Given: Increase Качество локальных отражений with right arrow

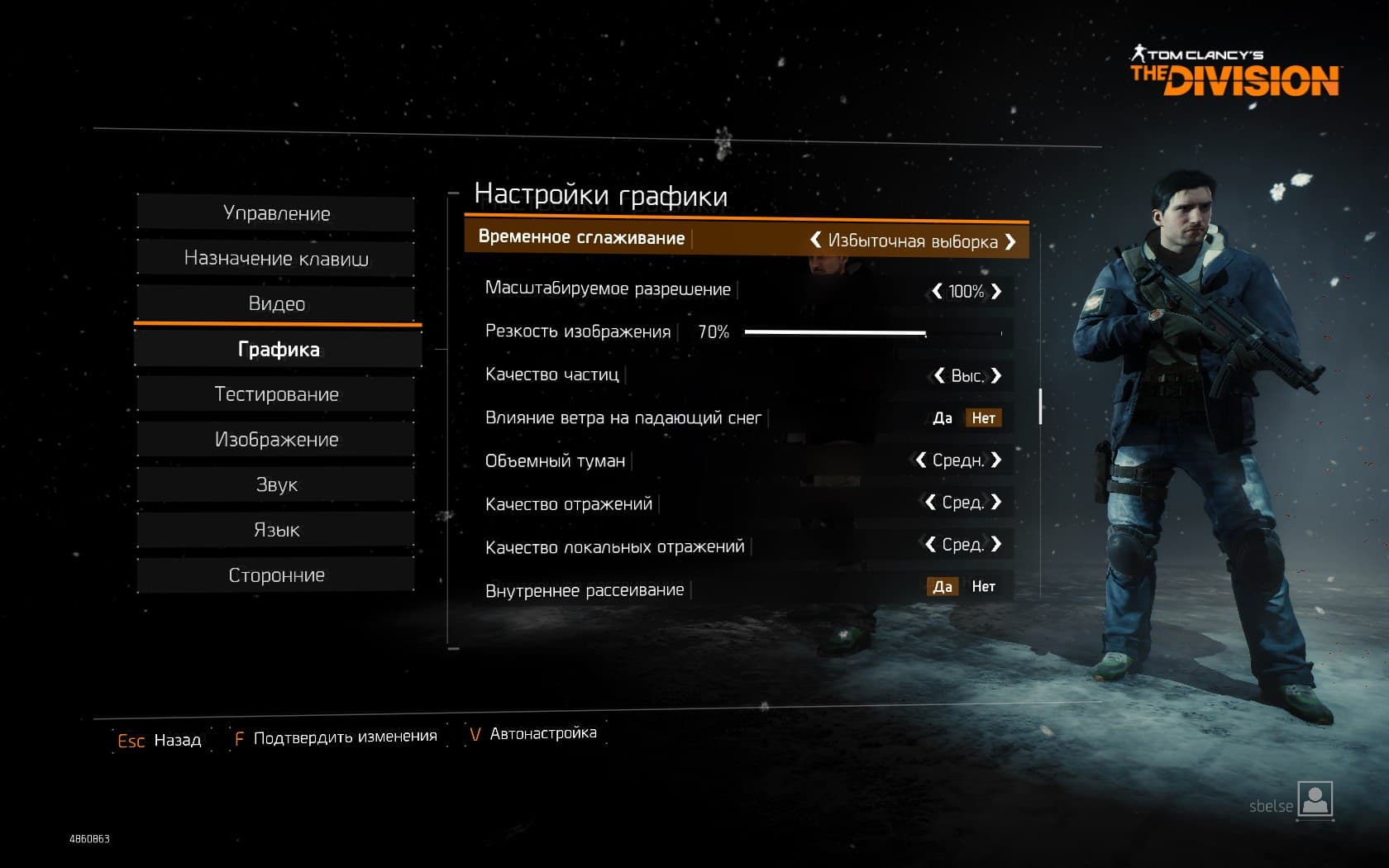Looking at the screenshot, I should [996, 544].
